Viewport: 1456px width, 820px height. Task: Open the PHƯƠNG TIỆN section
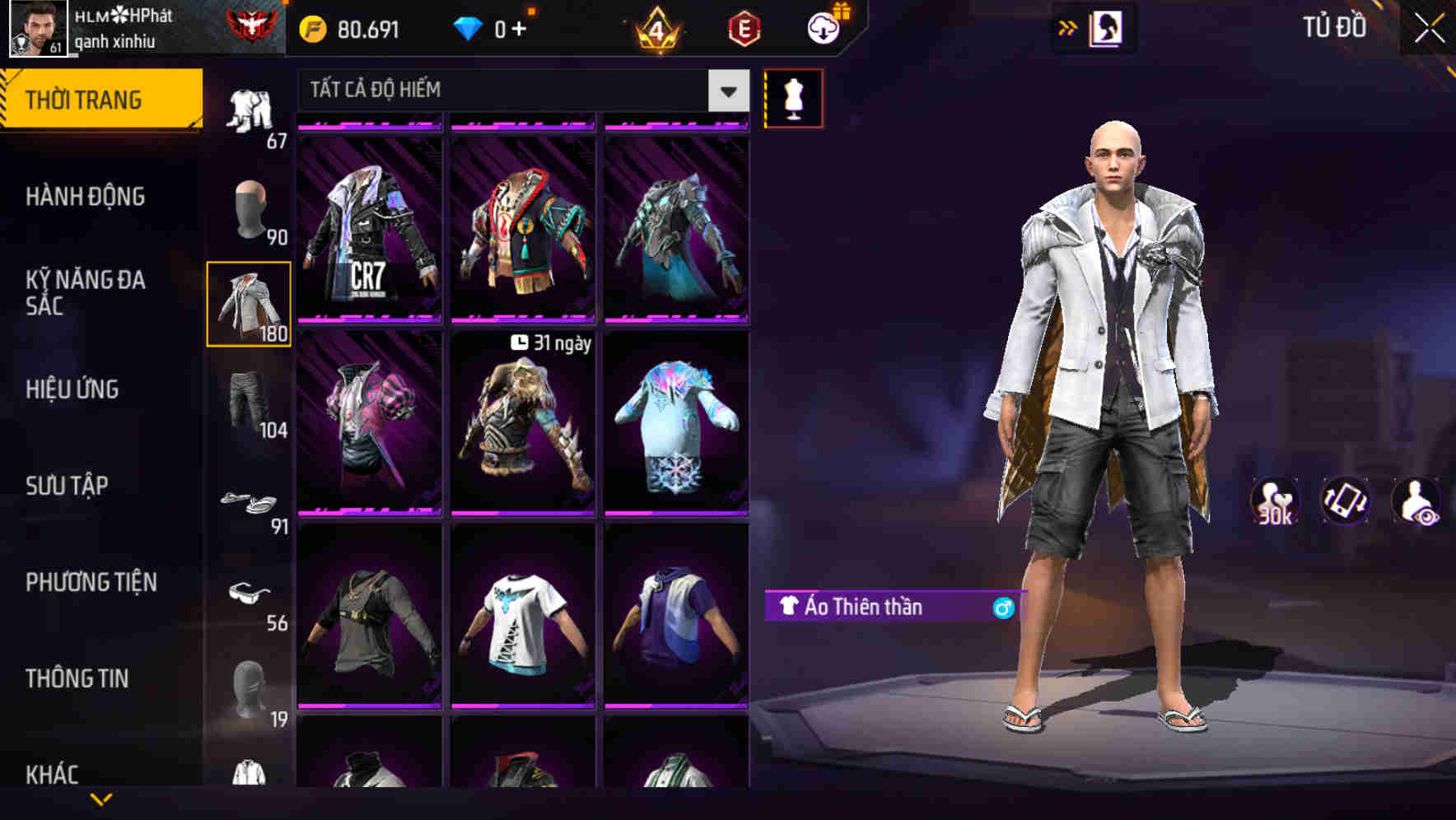(x=89, y=582)
